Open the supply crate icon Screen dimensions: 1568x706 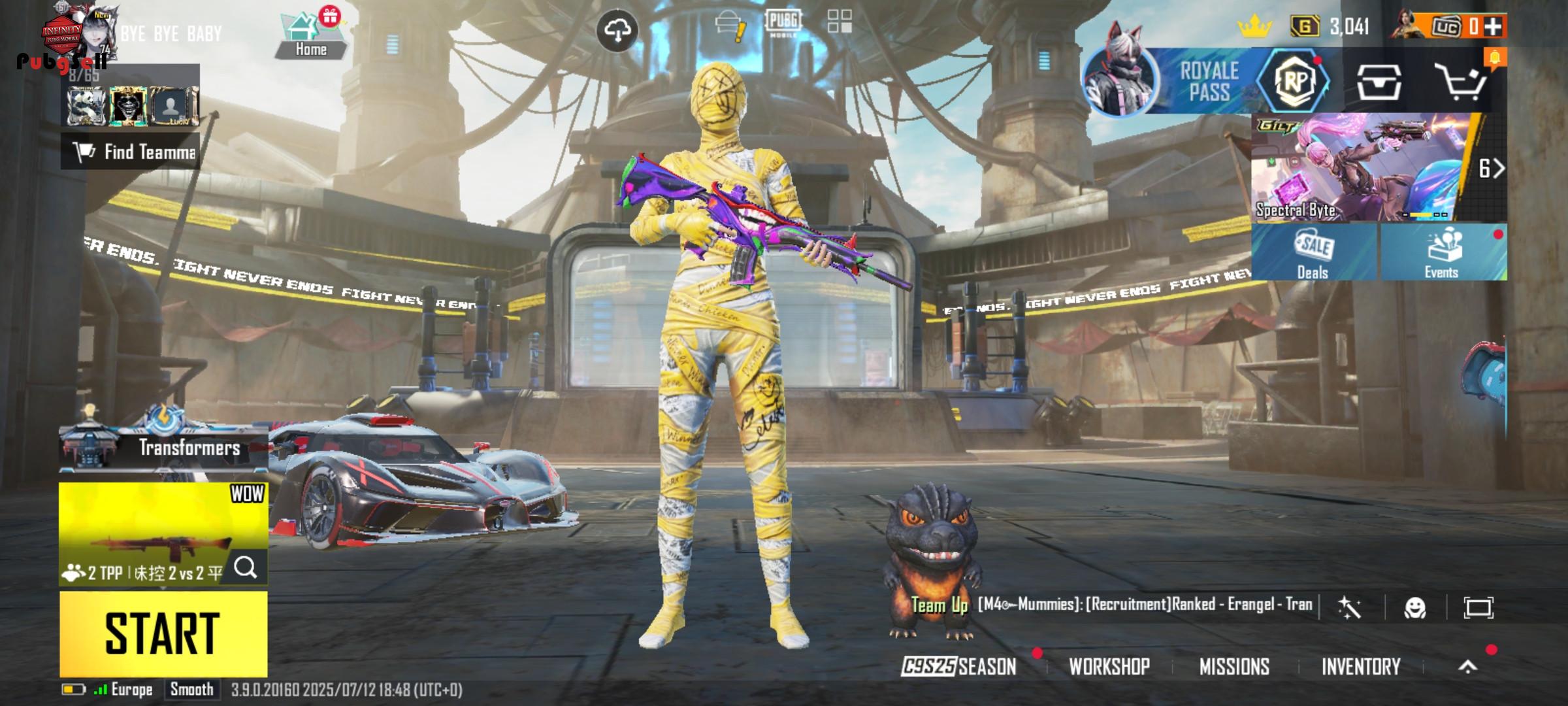tap(1379, 82)
